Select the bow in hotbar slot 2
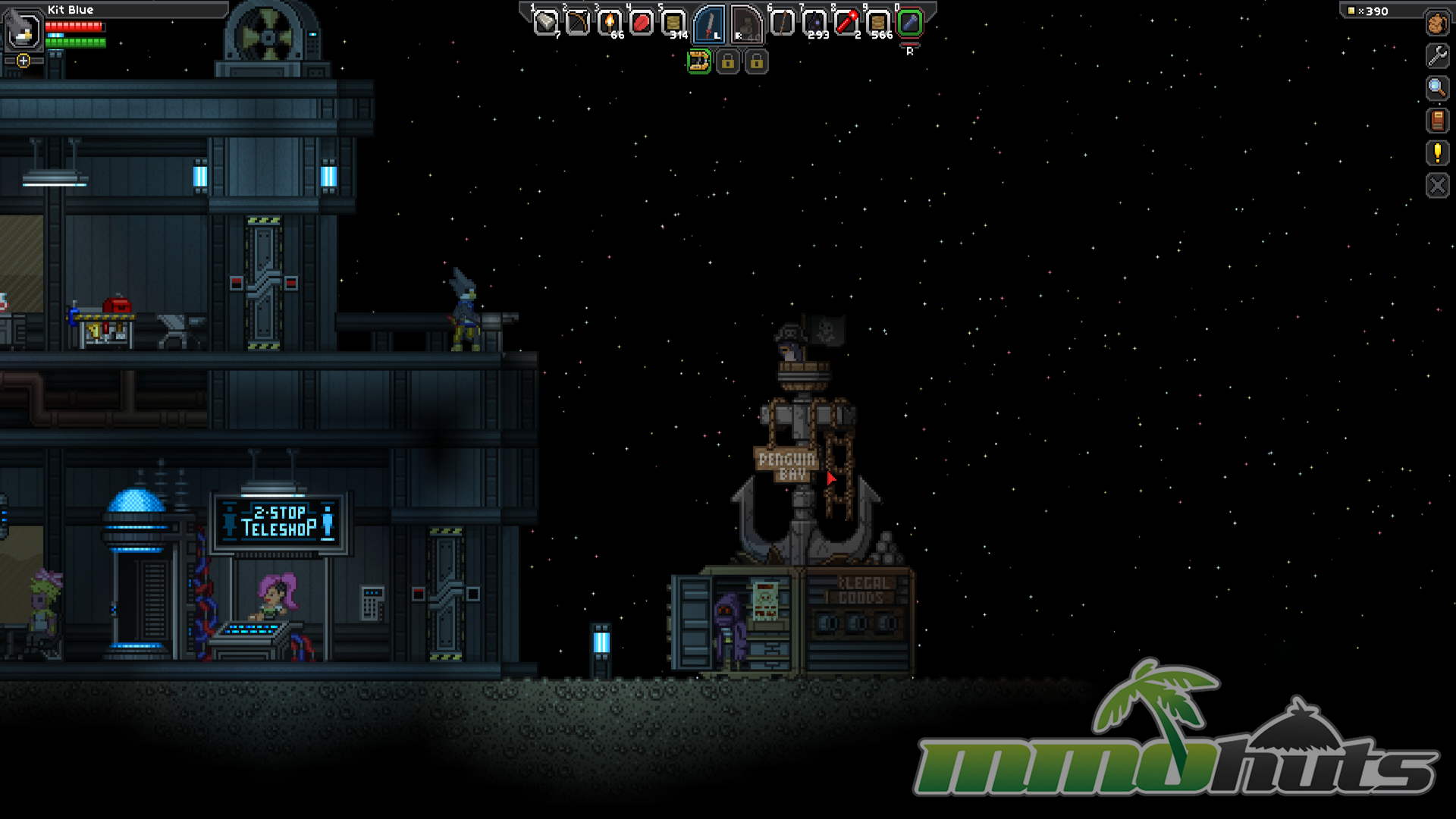This screenshot has width=1456, height=819. [x=577, y=24]
